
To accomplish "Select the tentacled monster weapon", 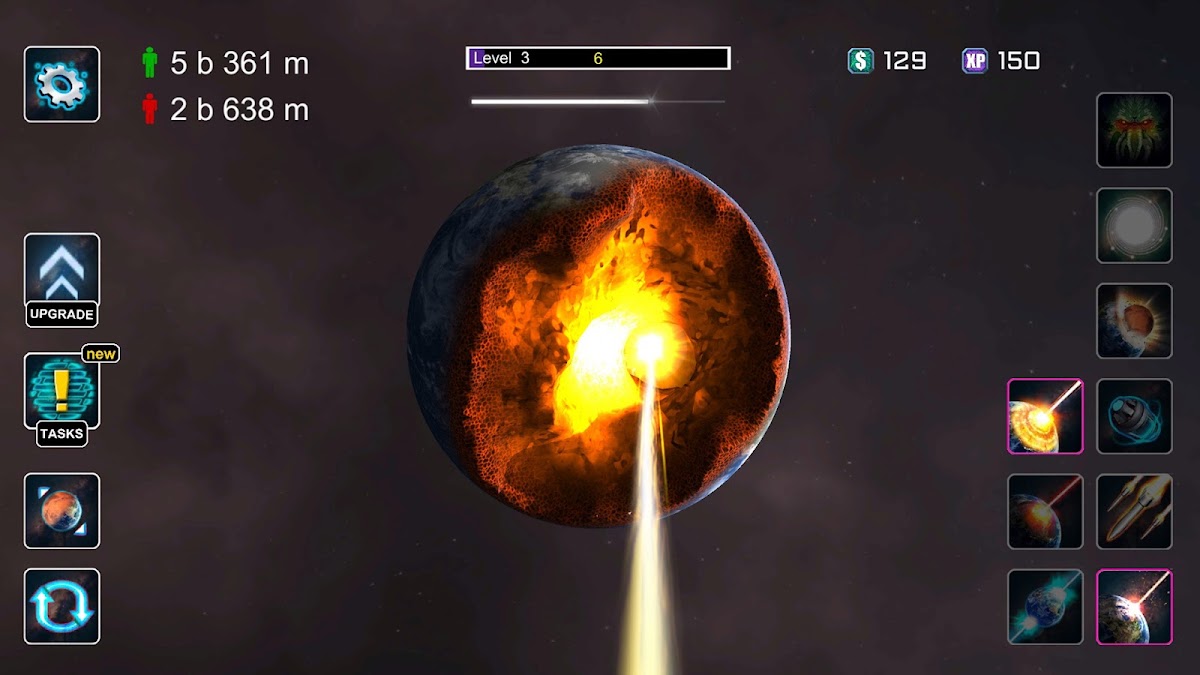I will tap(1134, 130).
